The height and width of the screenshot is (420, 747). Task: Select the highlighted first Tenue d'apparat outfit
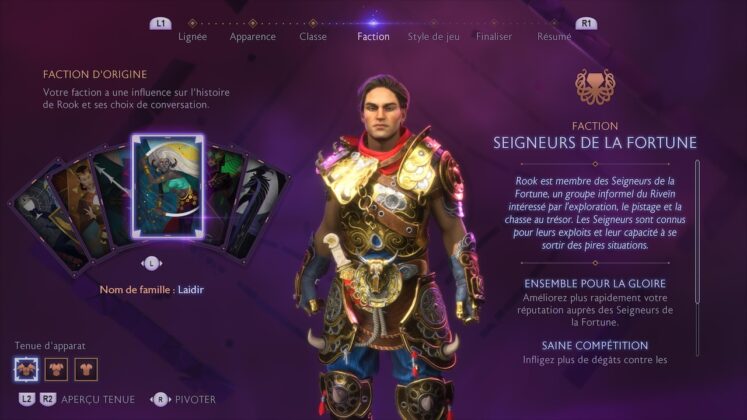(27, 370)
